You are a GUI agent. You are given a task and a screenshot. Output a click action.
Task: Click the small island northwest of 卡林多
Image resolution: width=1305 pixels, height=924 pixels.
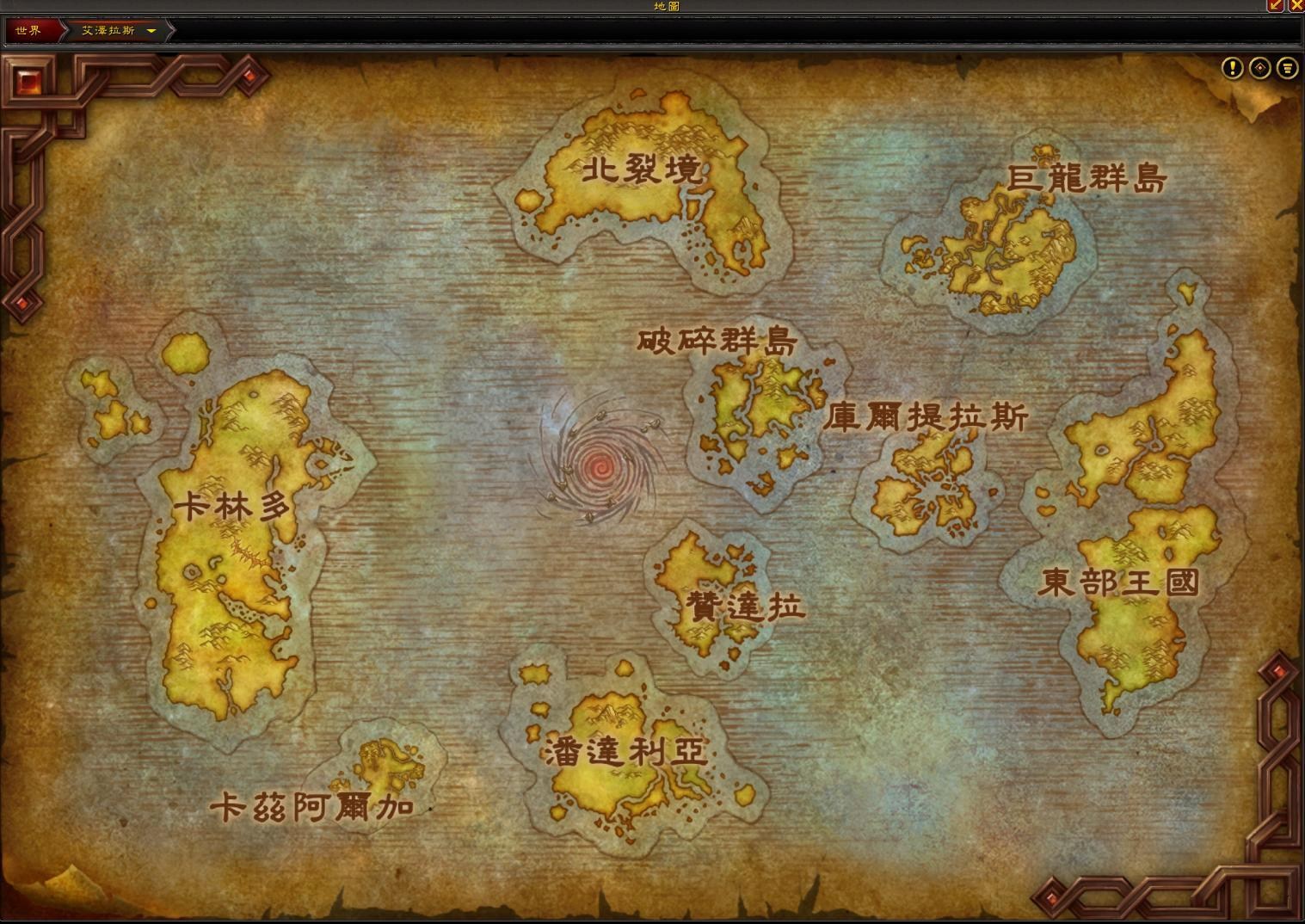pos(103,404)
